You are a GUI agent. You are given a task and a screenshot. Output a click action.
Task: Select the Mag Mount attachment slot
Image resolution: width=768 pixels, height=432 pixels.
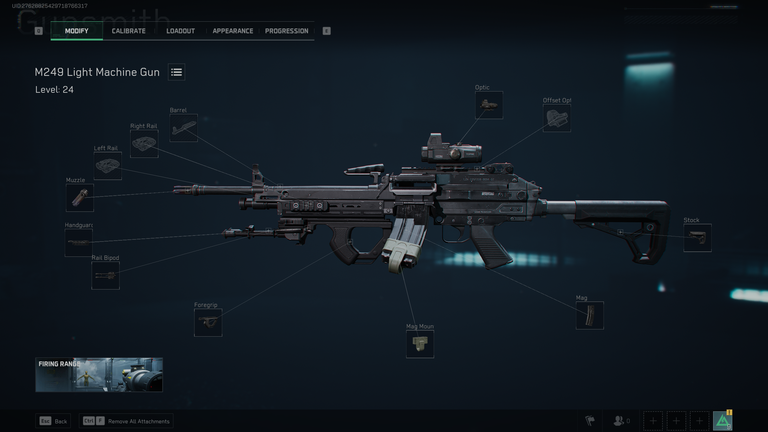pos(420,344)
